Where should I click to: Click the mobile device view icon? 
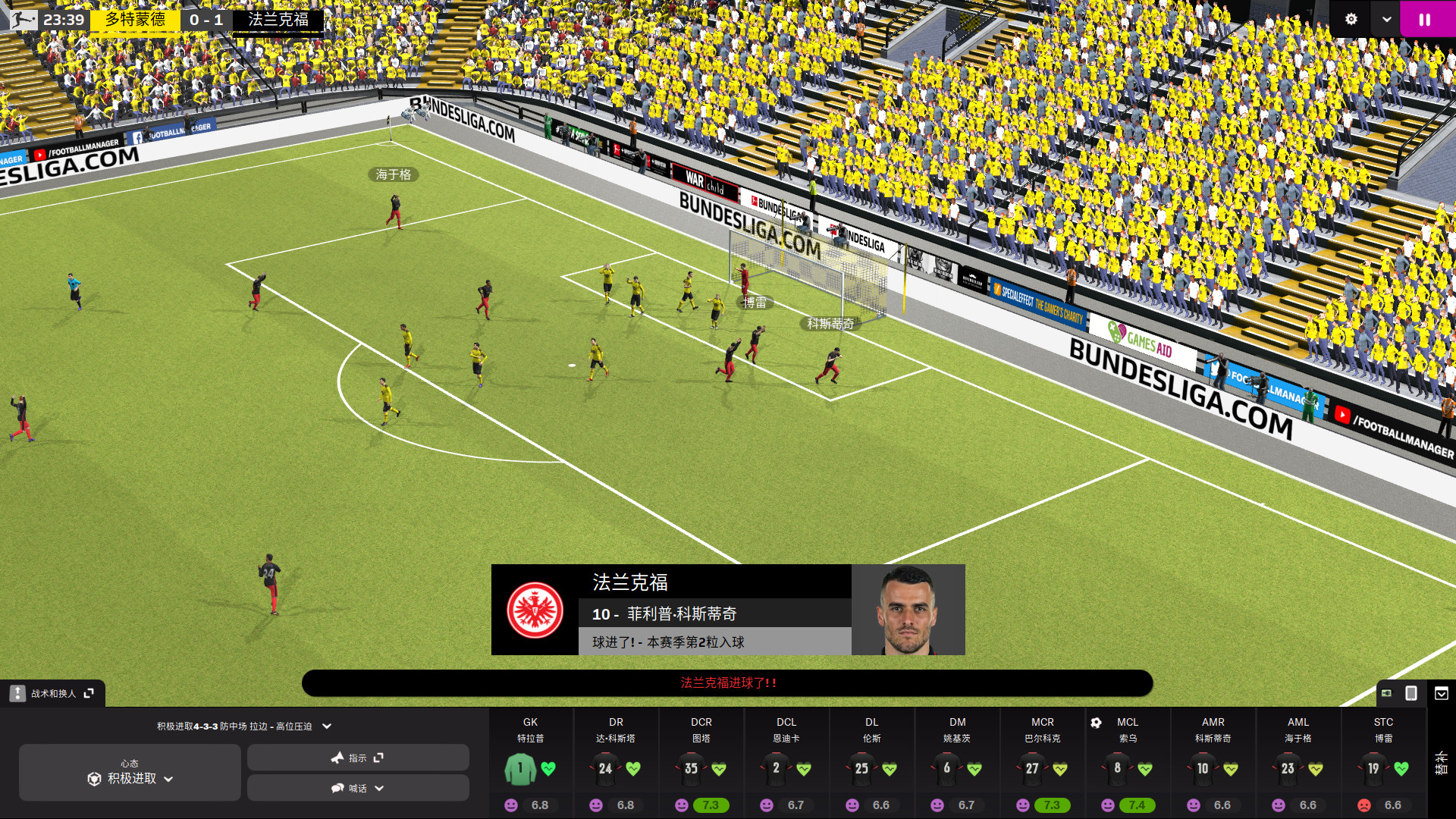1411,694
